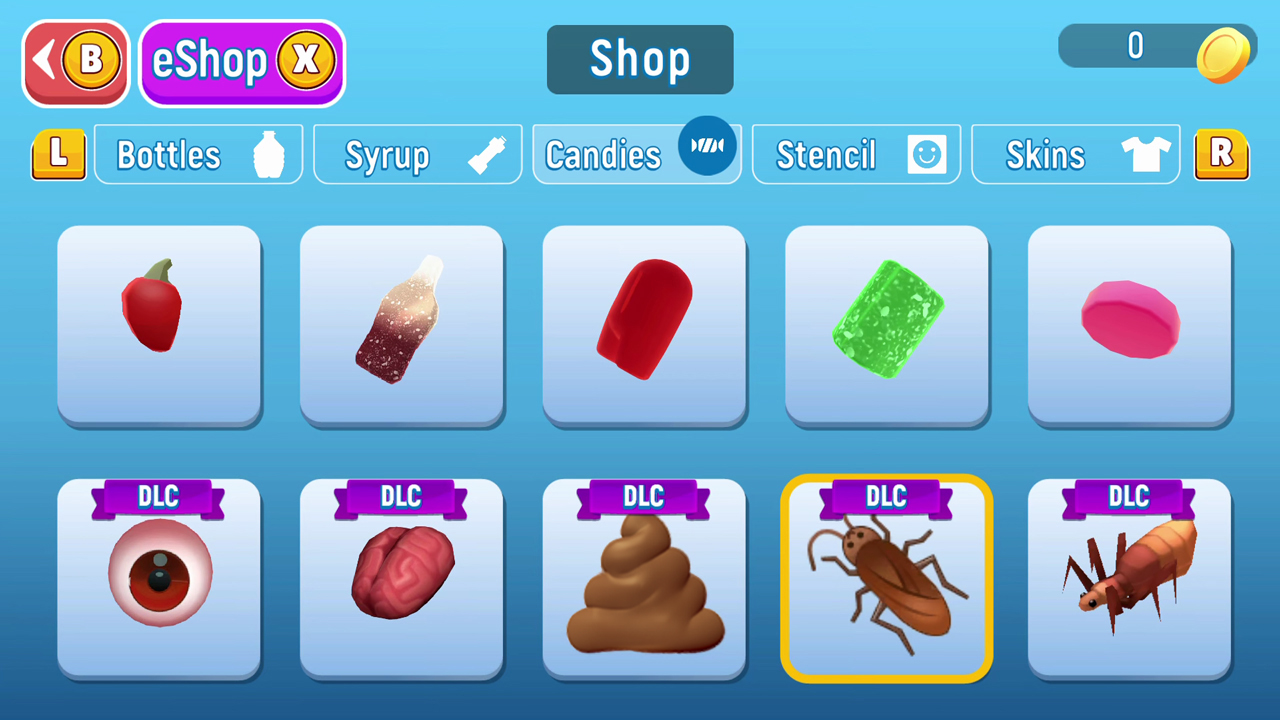Open the Skins category
1280x720 pixels.
coord(1075,154)
